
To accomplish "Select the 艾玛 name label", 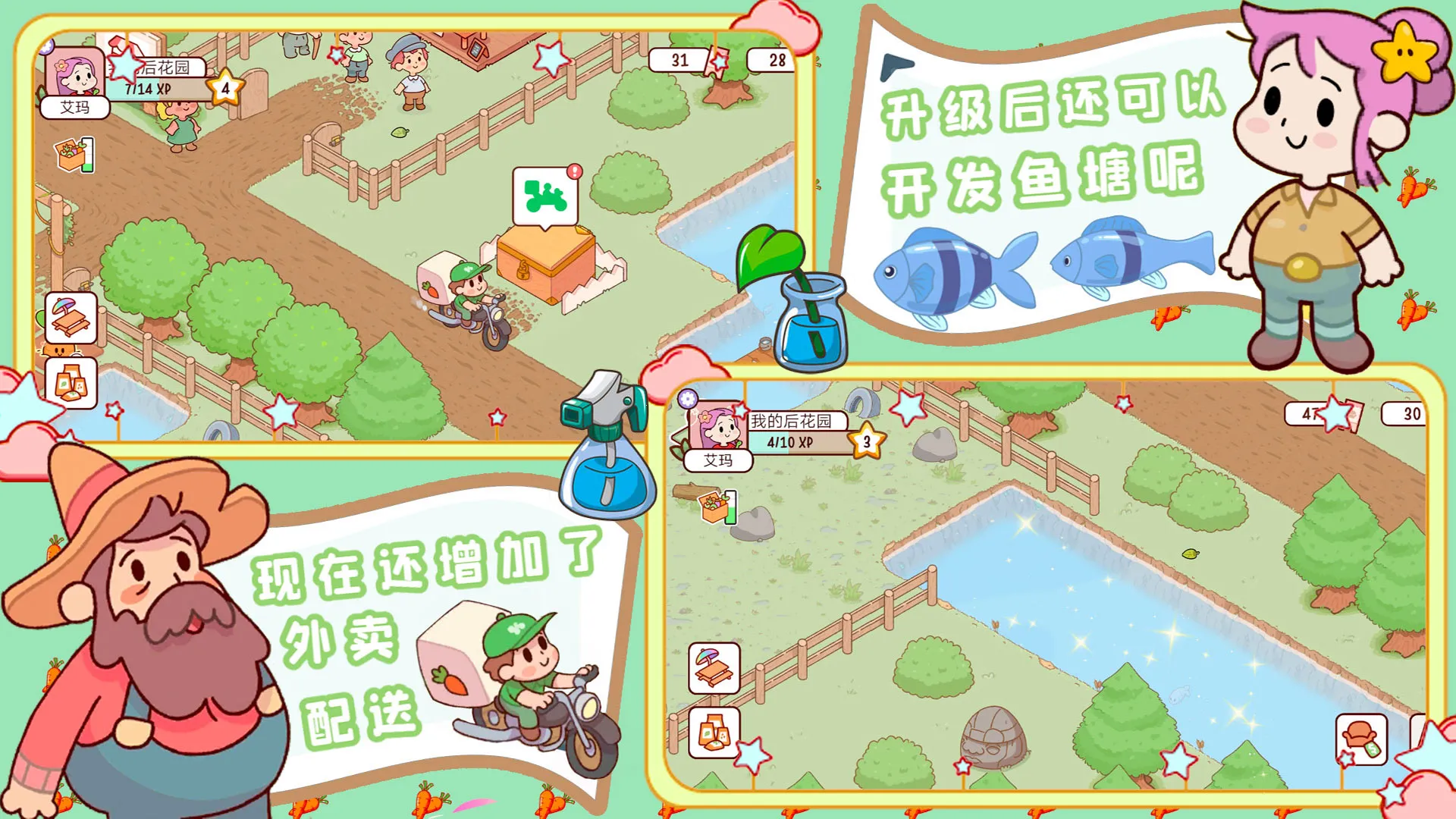I will tap(76, 108).
